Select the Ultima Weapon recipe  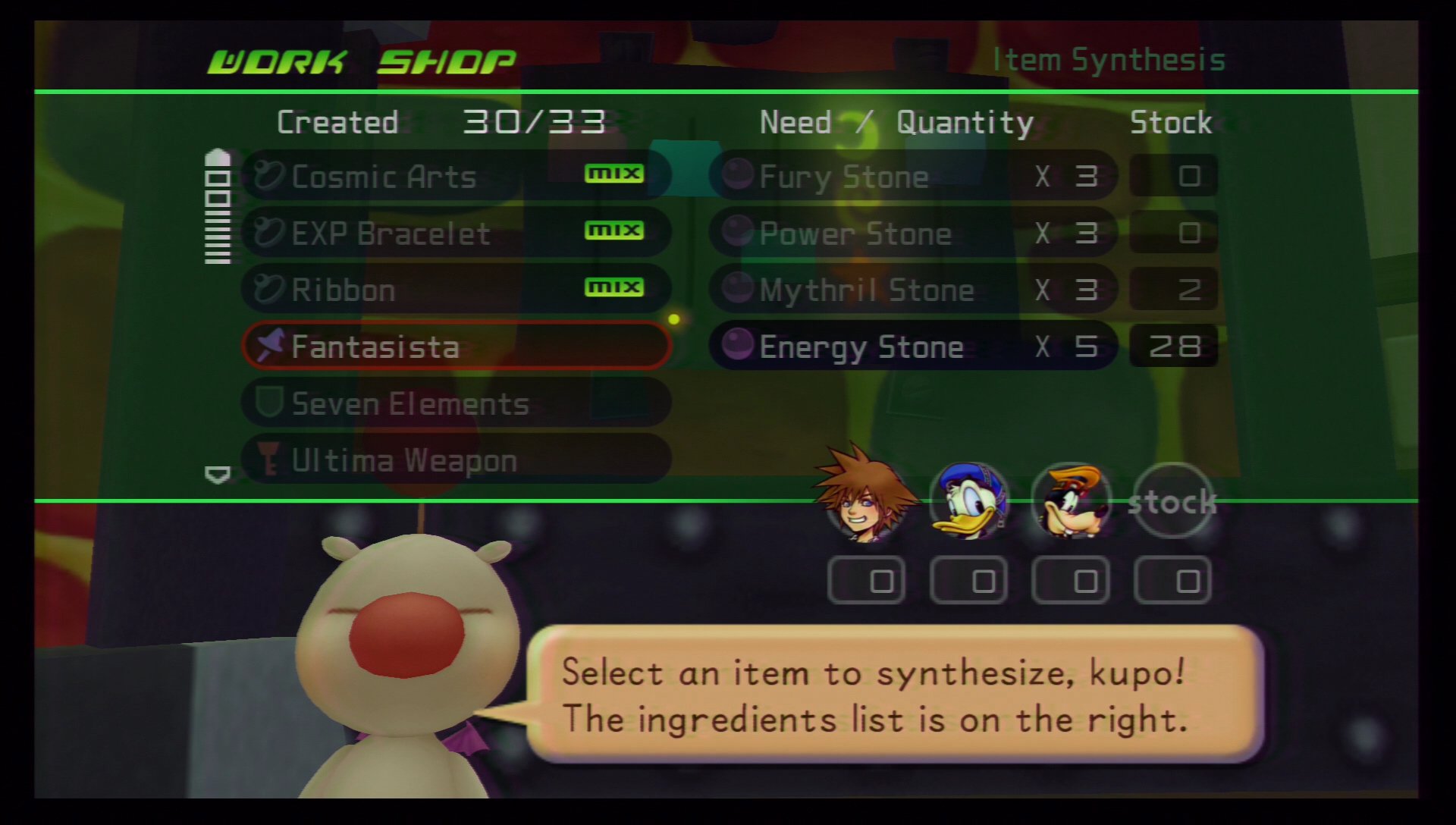coord(455,460)
